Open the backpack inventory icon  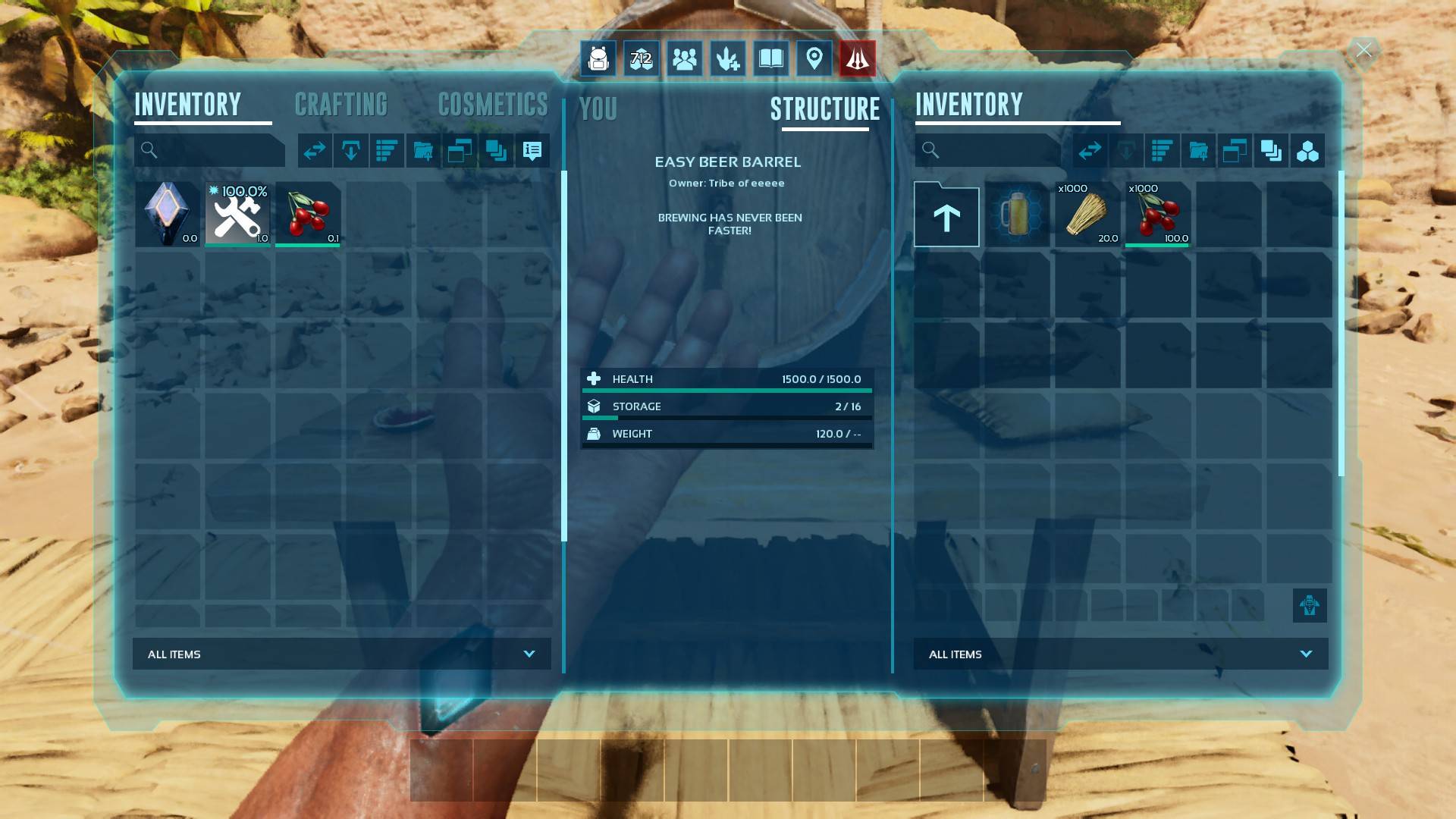598,58
